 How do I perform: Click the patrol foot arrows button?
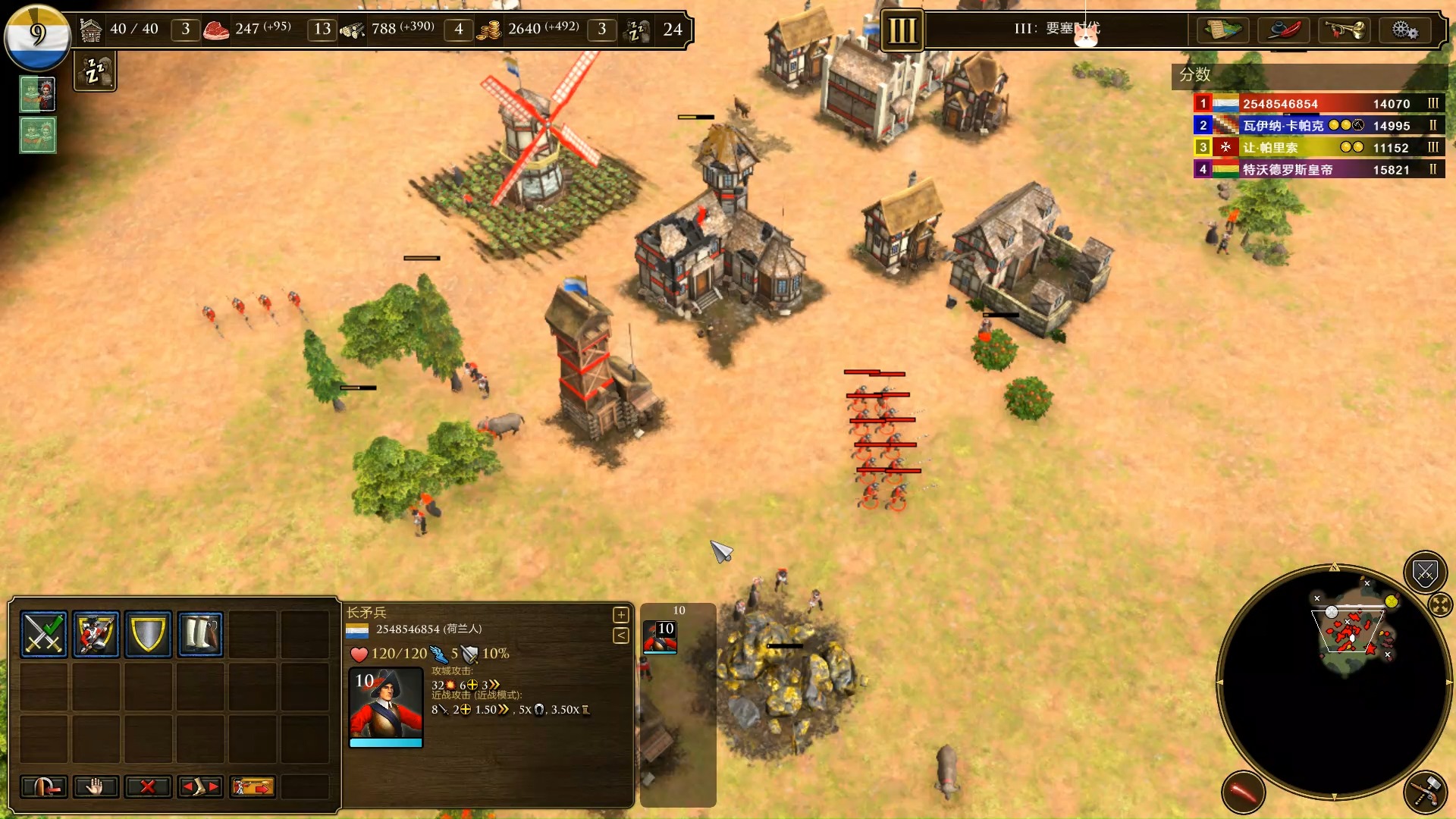(x=200, y=787)
